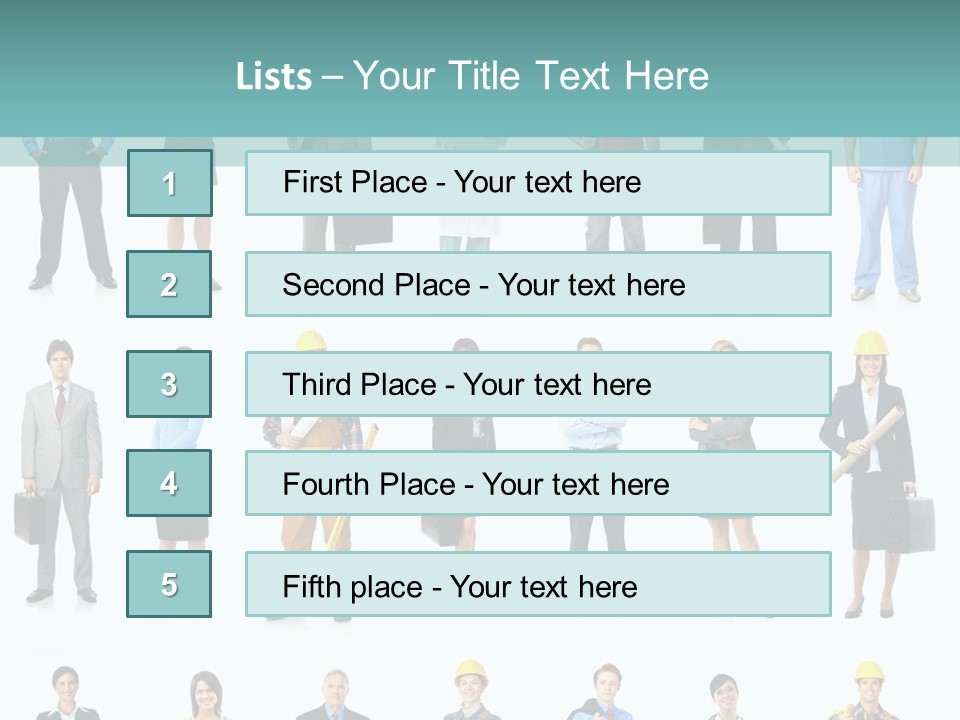The width and height of the screenshot is (960, 720).
Task: Select the number 4 box
Action: click(169, 483)
